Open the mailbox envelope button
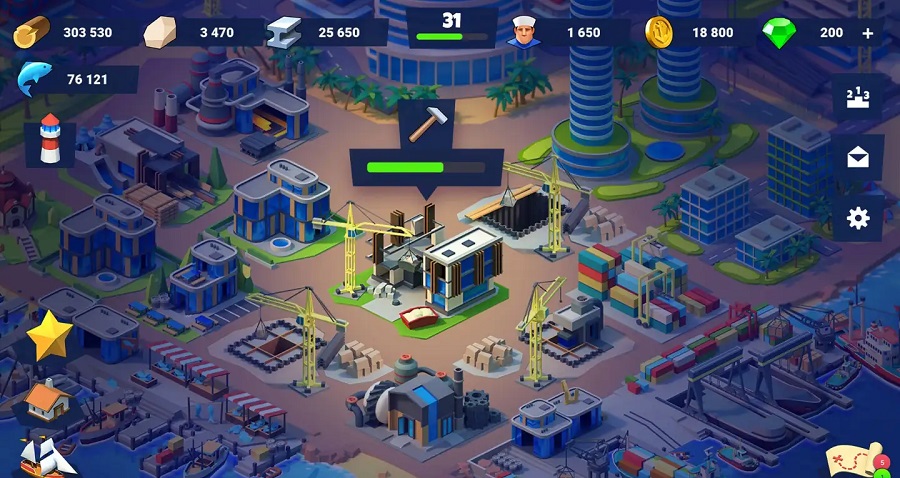 coord(858,158)
